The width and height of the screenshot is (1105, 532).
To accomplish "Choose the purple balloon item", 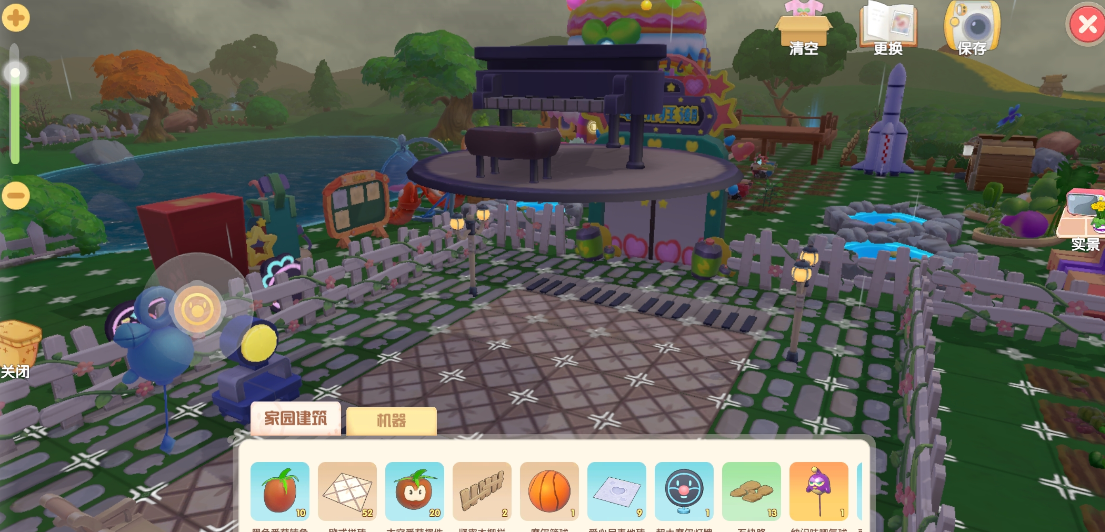I will point(819,492).
